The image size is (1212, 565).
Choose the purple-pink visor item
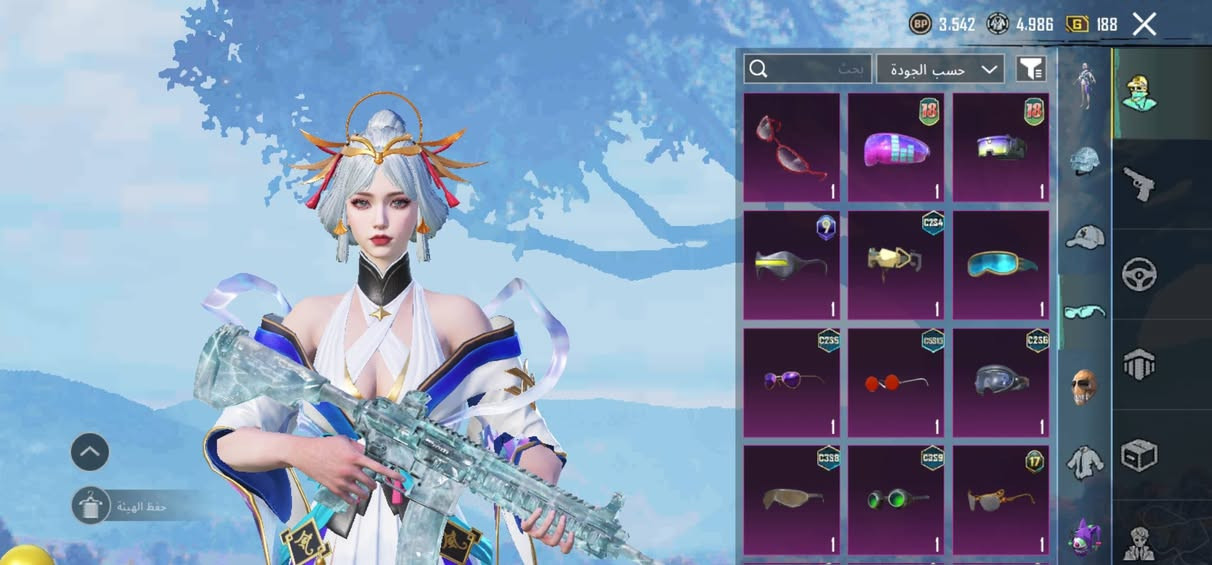[896, 148]
